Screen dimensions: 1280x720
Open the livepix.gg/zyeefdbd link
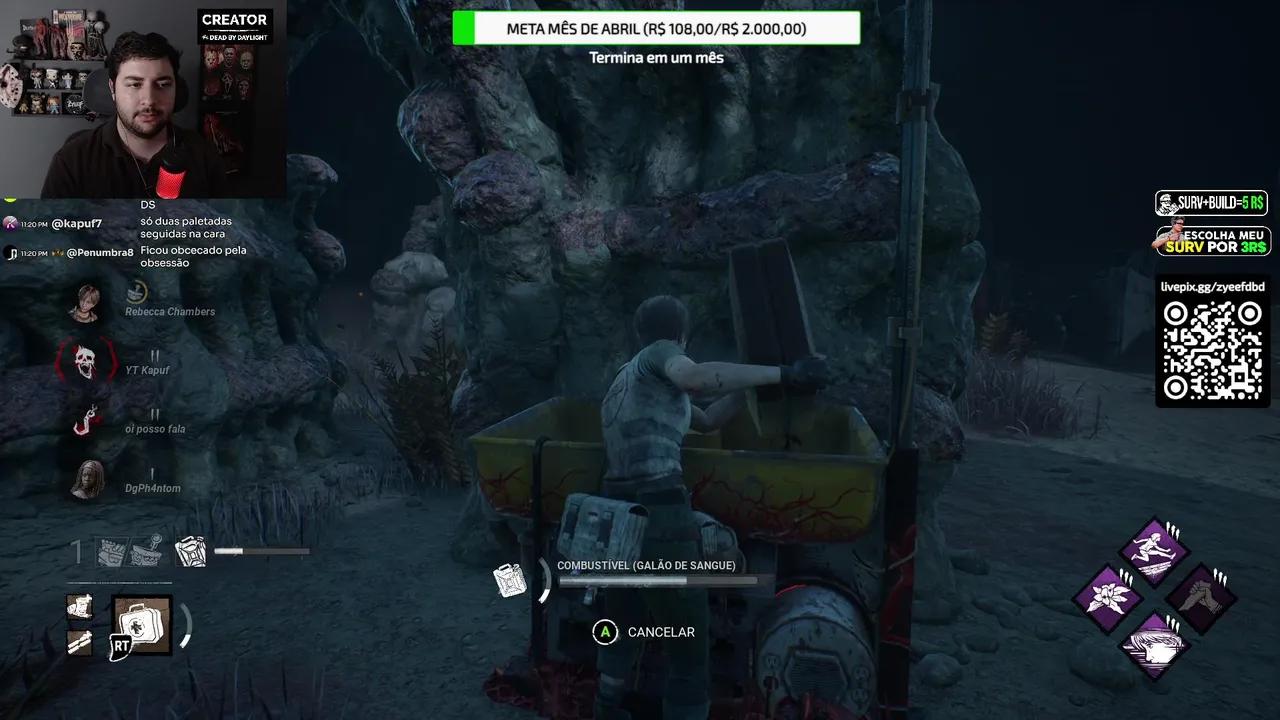(1211, 289)
